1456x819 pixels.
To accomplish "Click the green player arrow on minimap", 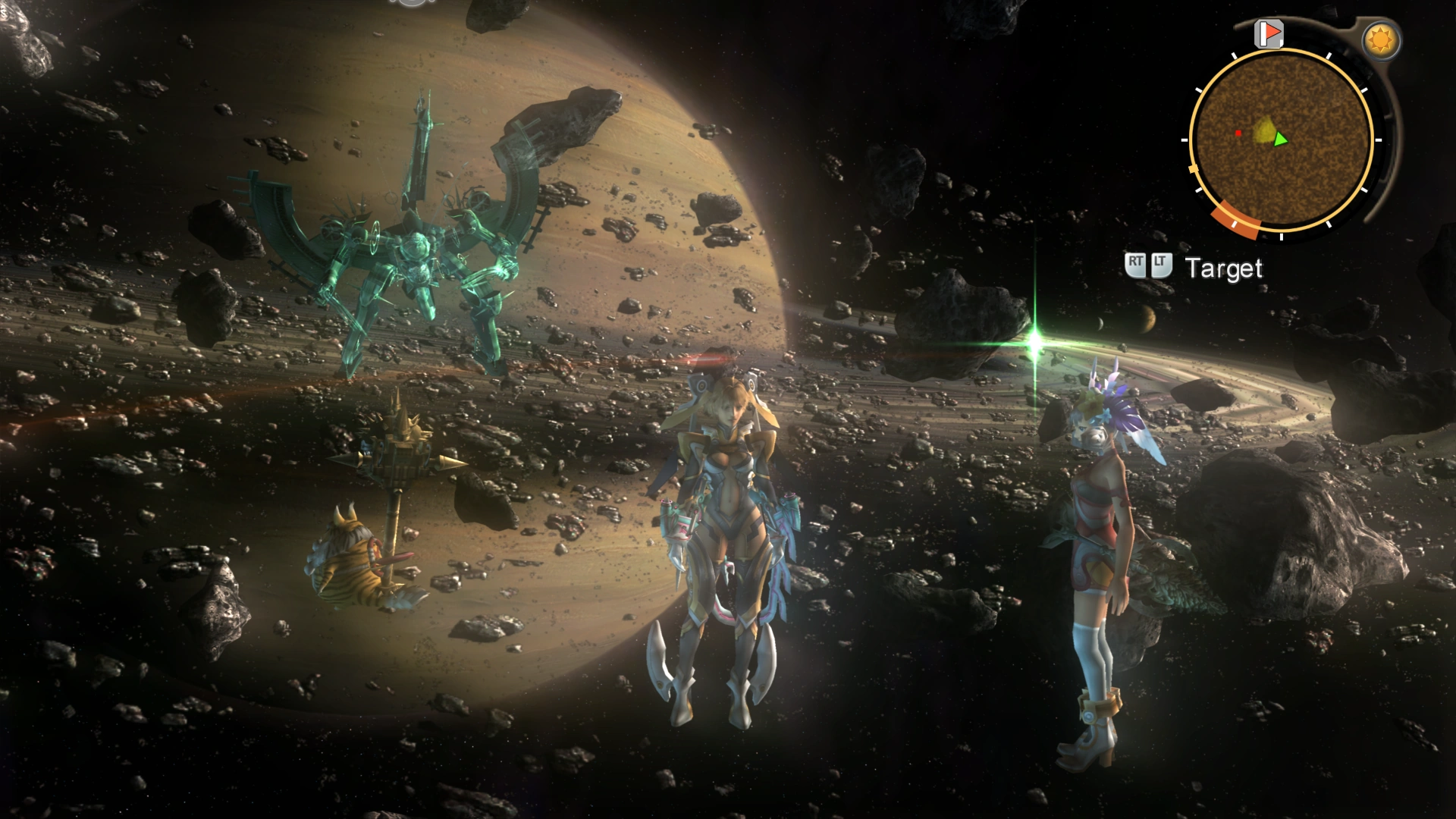I will coord(1280,139).
